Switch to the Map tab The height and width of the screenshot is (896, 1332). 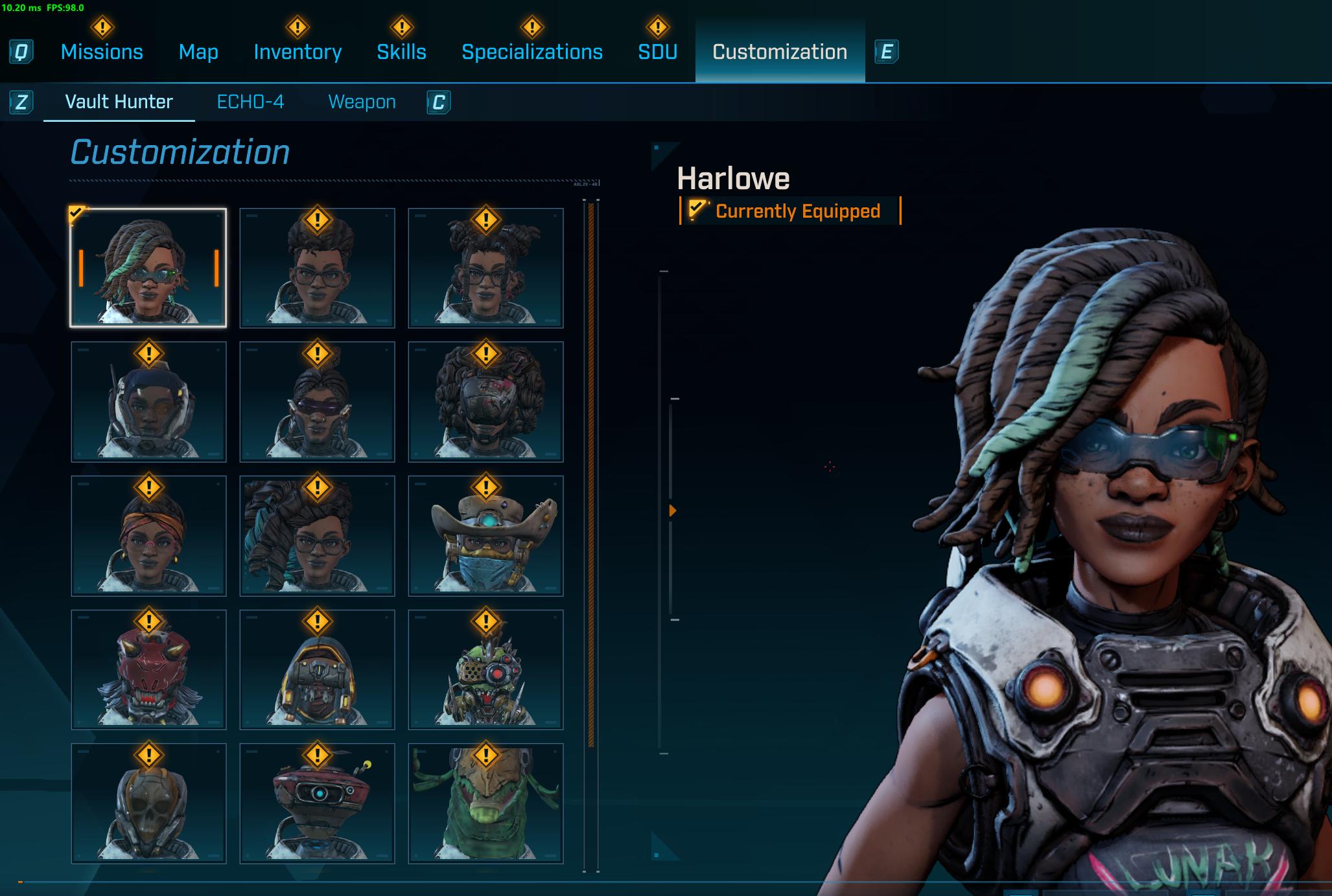pos(198,52)
